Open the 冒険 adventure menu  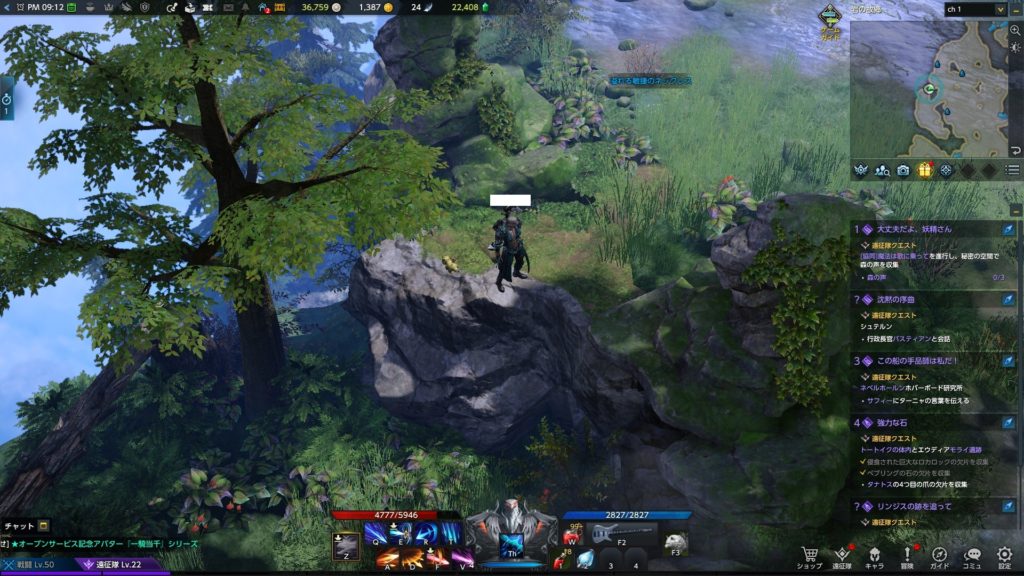point(907,555)
